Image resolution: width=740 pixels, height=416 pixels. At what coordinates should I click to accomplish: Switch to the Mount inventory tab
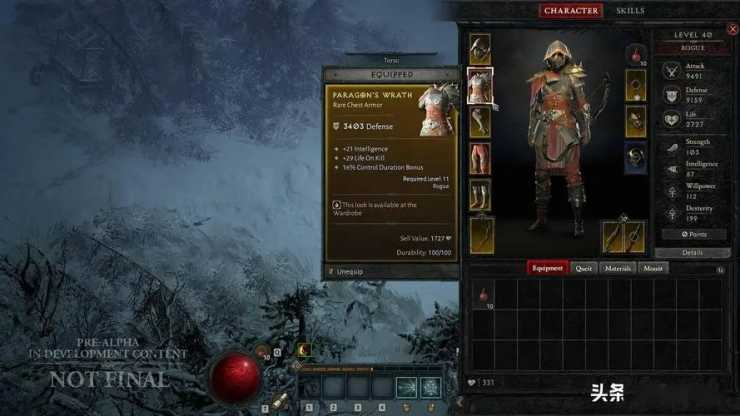[653, 268]
